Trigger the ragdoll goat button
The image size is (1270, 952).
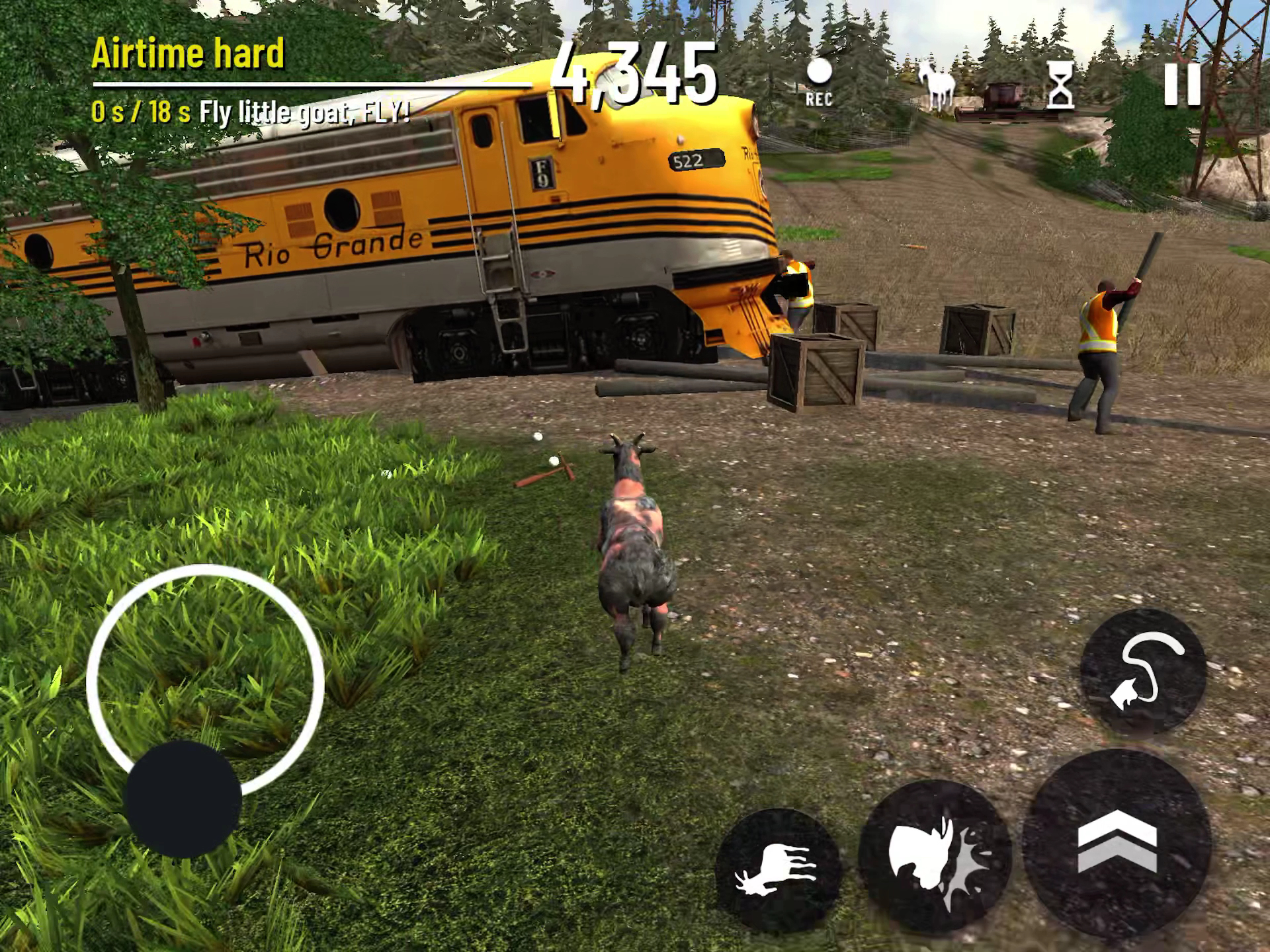click(x=777, y=869)
